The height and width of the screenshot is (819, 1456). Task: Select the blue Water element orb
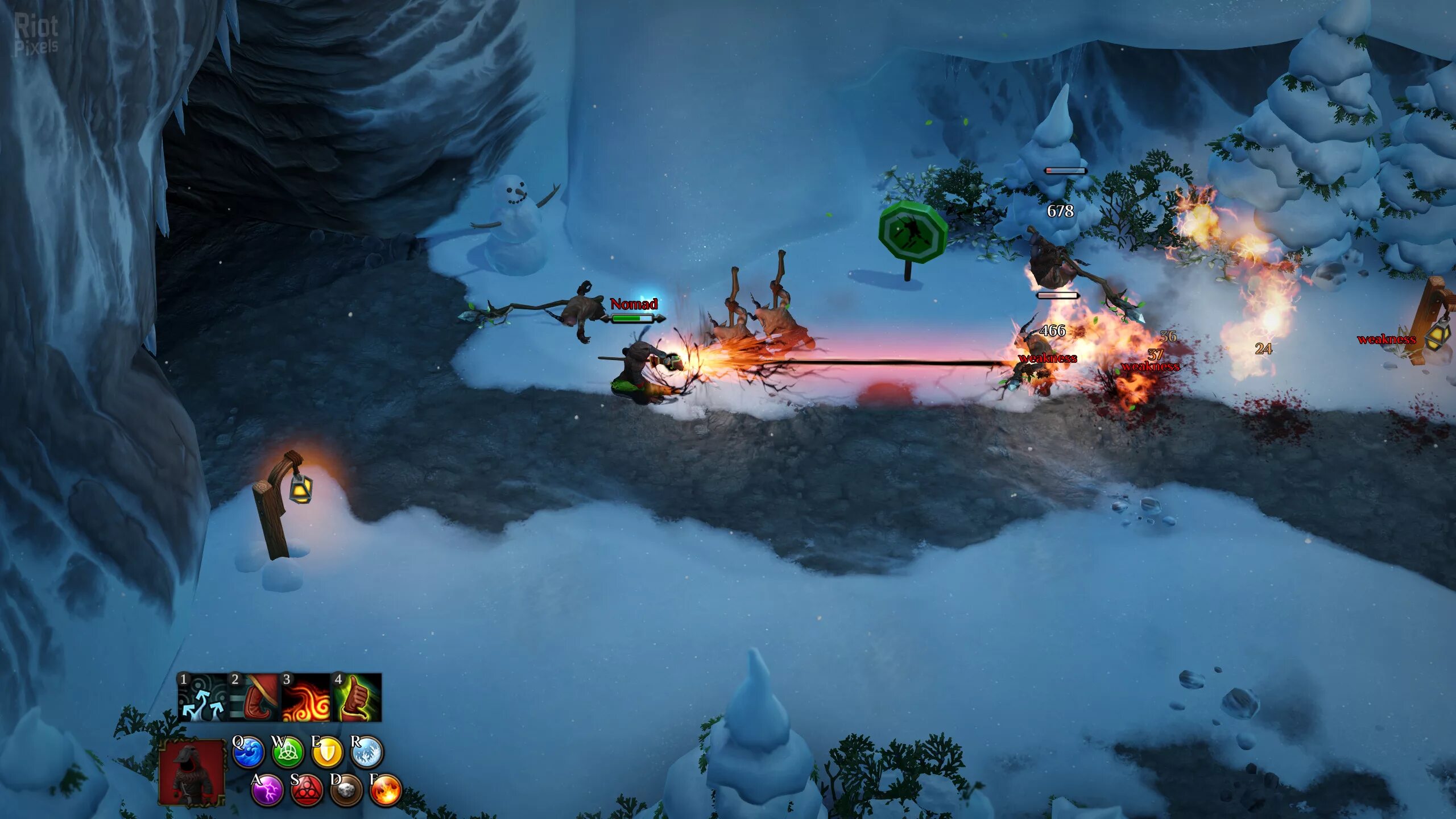click(249, 752)
